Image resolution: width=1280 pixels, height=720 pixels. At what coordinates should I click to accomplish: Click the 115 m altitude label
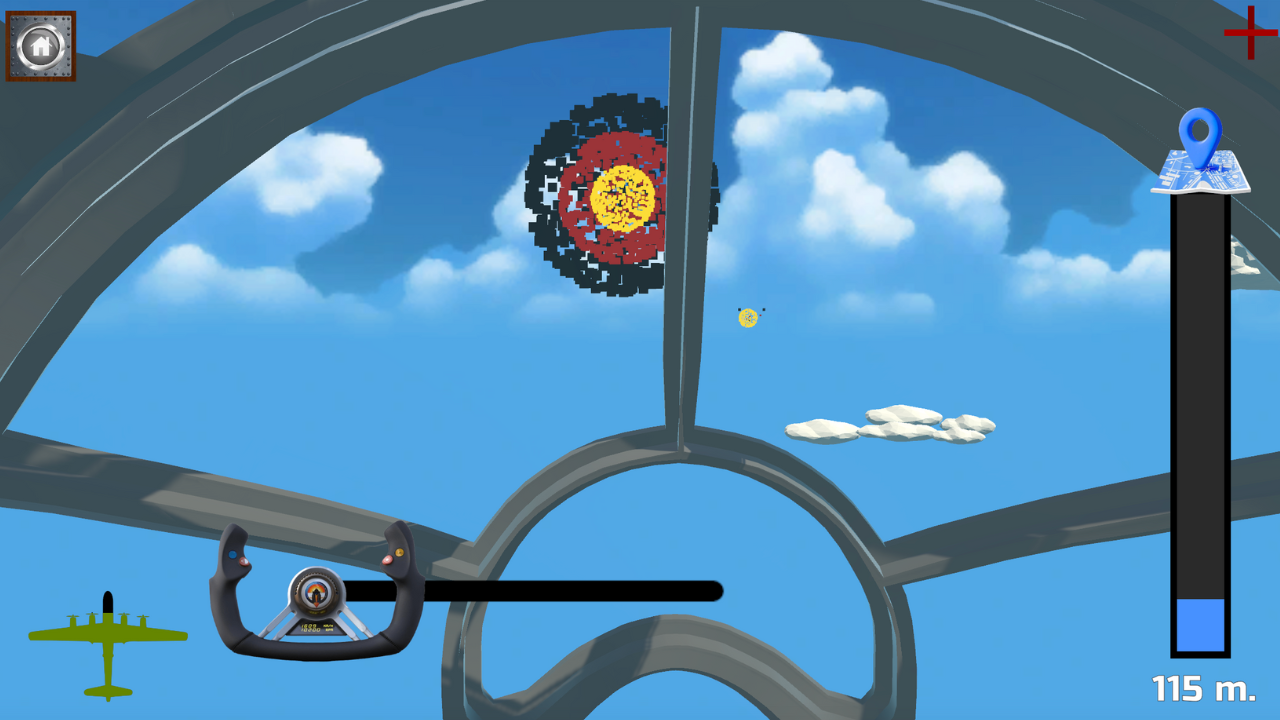[1202, 690]
